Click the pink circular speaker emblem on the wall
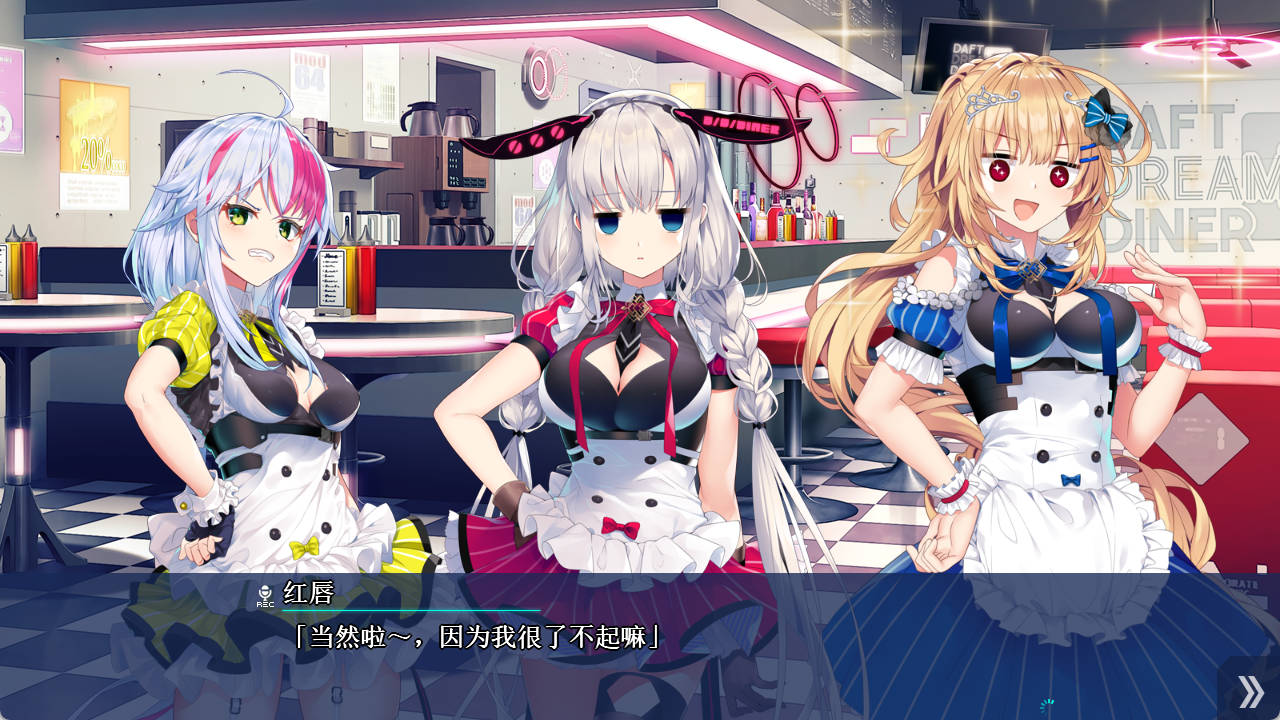1280x720 pixels. coord(540,72)
